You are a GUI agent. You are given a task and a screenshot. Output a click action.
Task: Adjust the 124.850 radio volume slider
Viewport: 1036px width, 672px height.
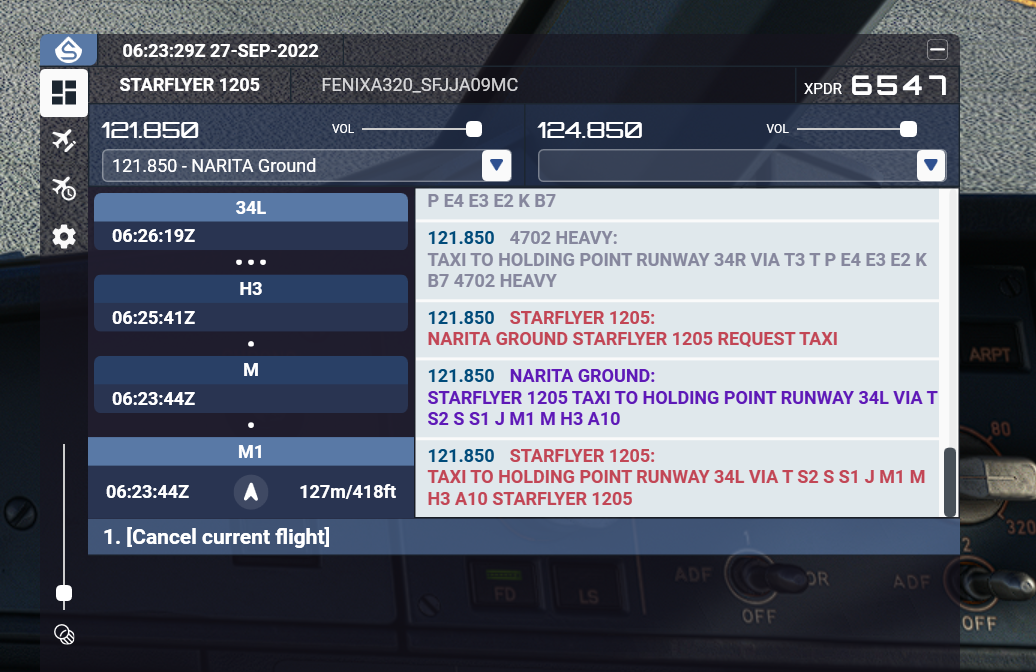908,129
